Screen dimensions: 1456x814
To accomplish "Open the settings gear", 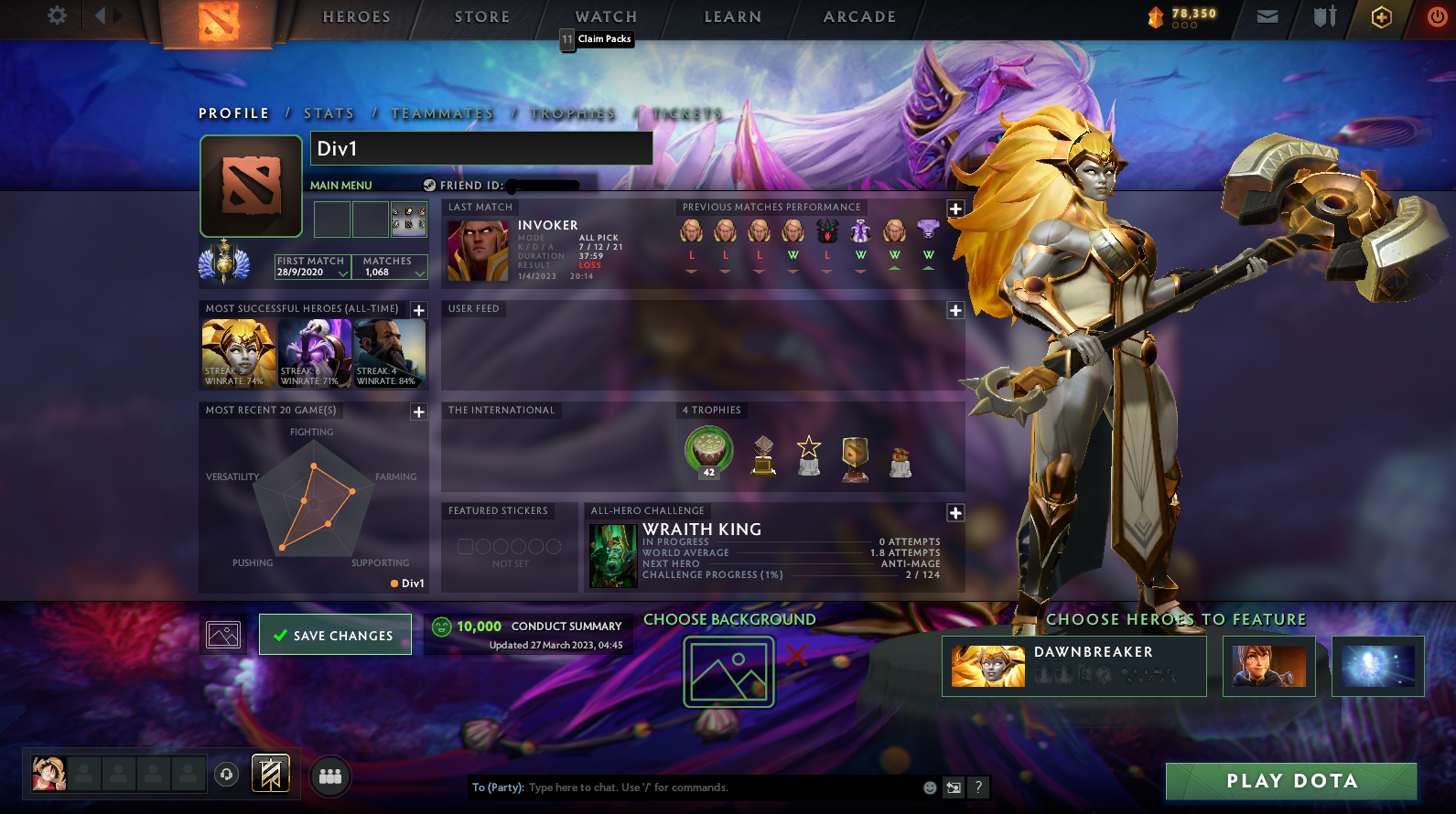I will [x=57, y=16].
